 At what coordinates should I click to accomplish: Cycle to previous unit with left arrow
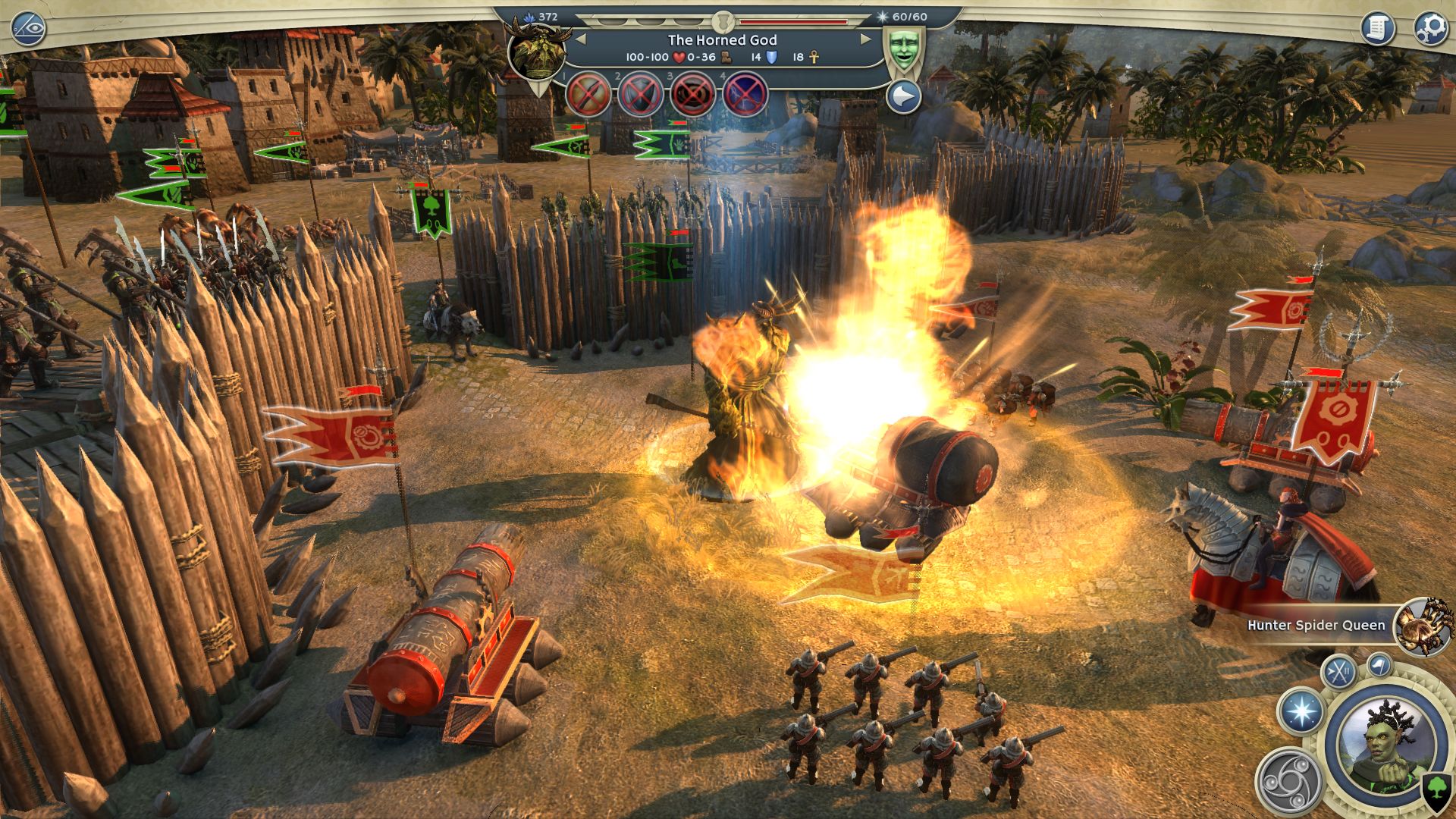[x=580, y=39]
